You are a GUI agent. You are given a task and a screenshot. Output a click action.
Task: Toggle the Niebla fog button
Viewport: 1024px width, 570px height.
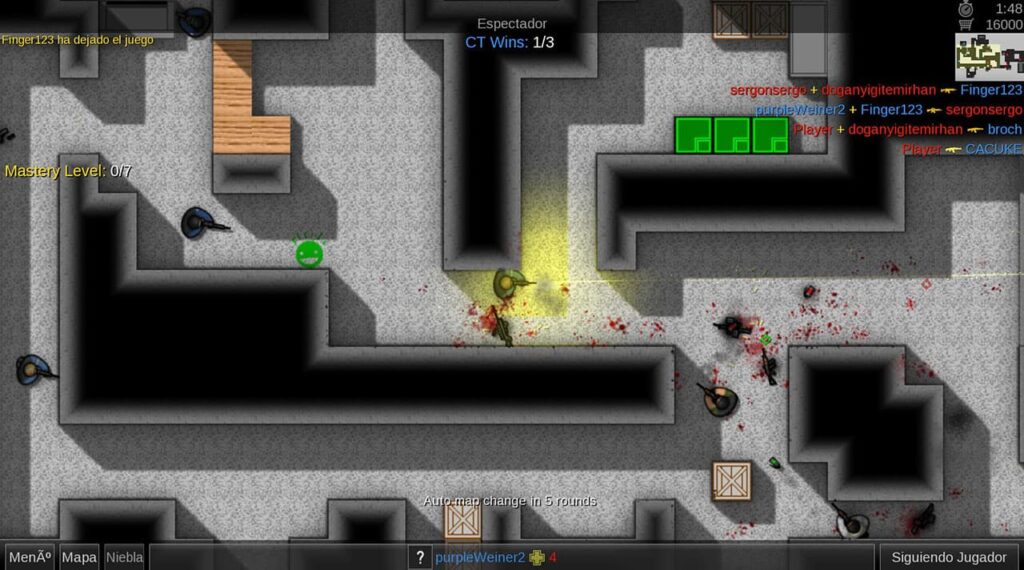124,557
